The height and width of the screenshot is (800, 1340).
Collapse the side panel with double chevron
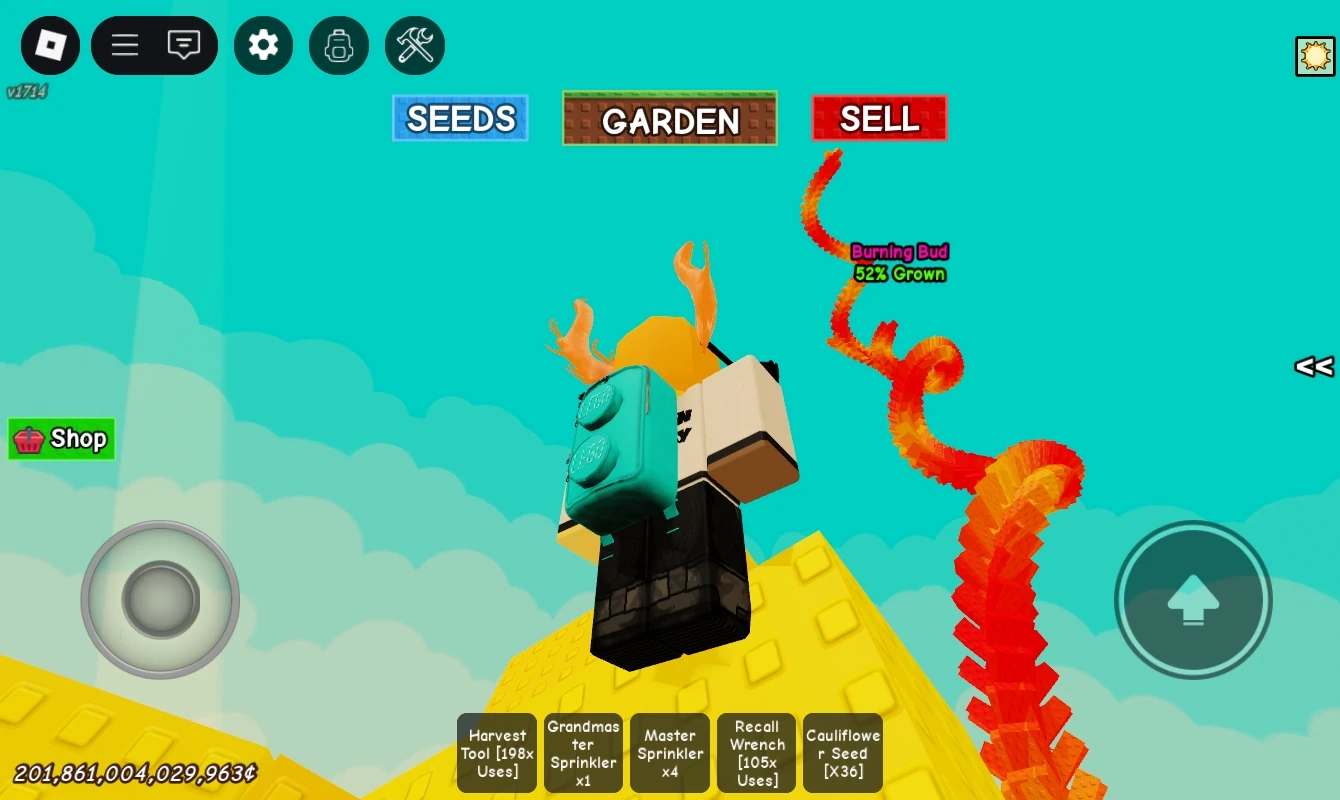(x=1313, y=367)
